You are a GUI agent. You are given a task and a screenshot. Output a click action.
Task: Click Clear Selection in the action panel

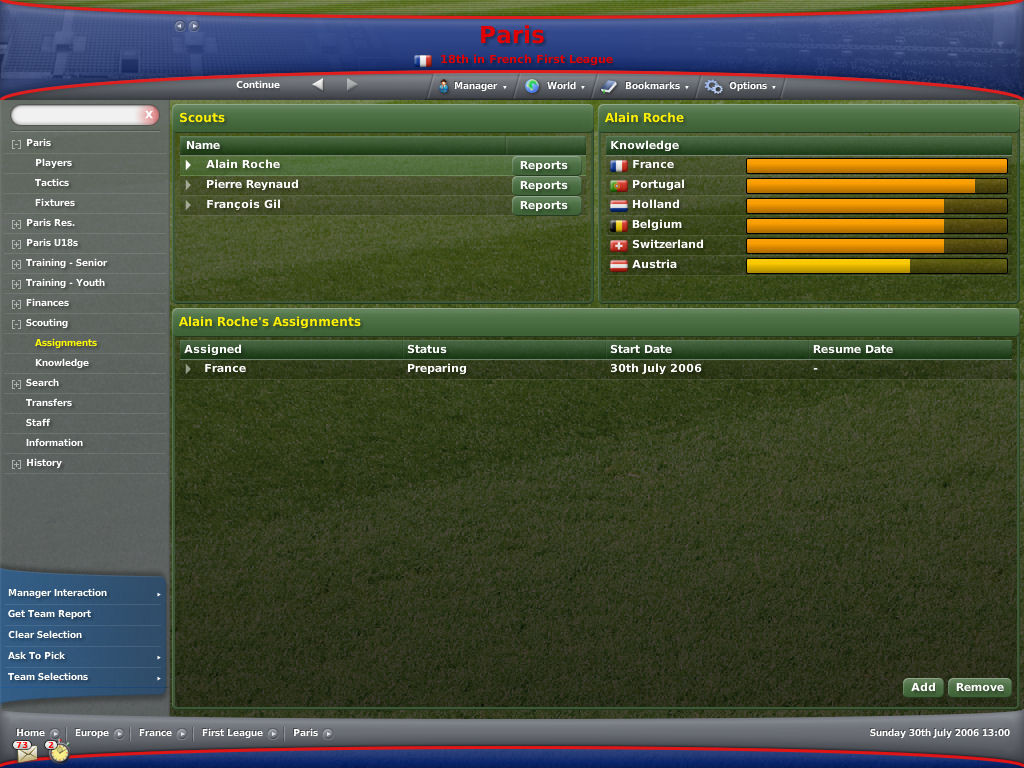pyautogui.click(x=45, y=635)
